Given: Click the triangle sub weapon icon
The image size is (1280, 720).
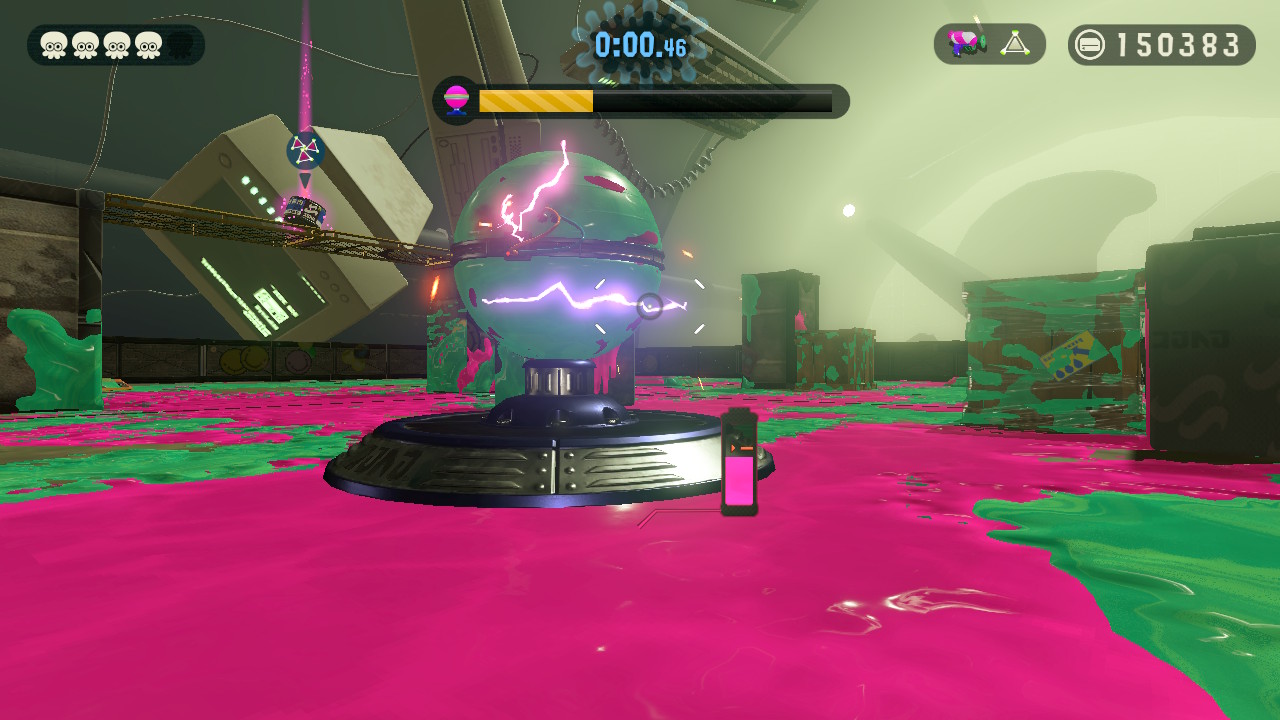Looking at the screenshot, I should pos(1015,44).
